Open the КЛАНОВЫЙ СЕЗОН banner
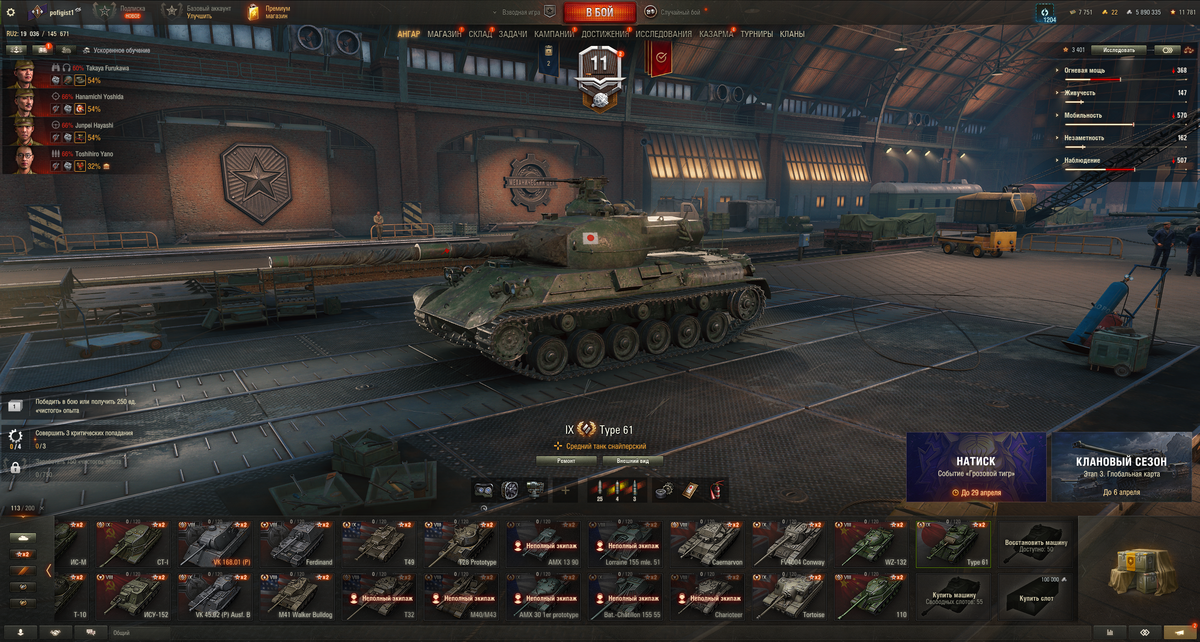This screenshot has width=1200, height=642. pos(1121,466)
